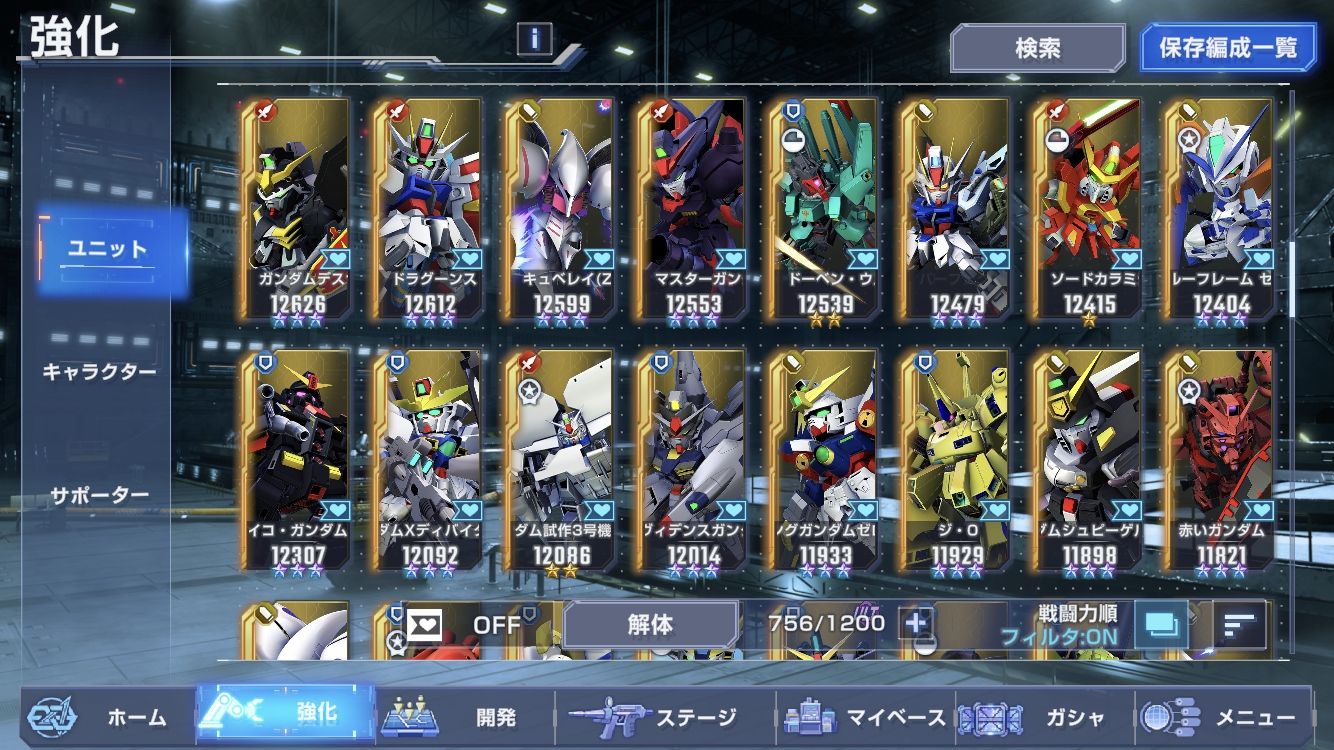Click the 解体 dismantle button
Screen dimensions: 1334x750
click(650, 625)
